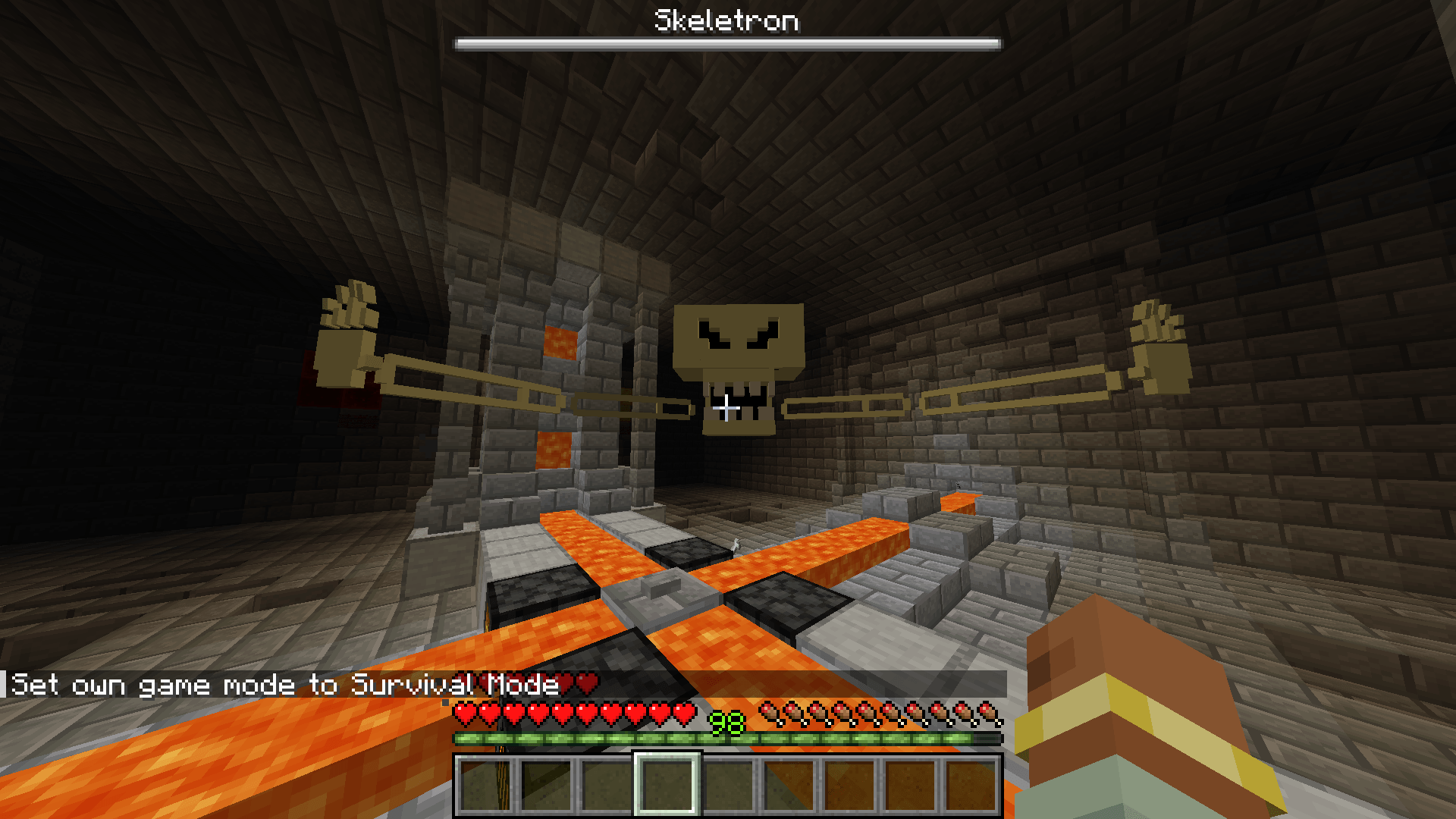Click the crosshair at screen center
The image size is (1456, 819).
point(726,409)
